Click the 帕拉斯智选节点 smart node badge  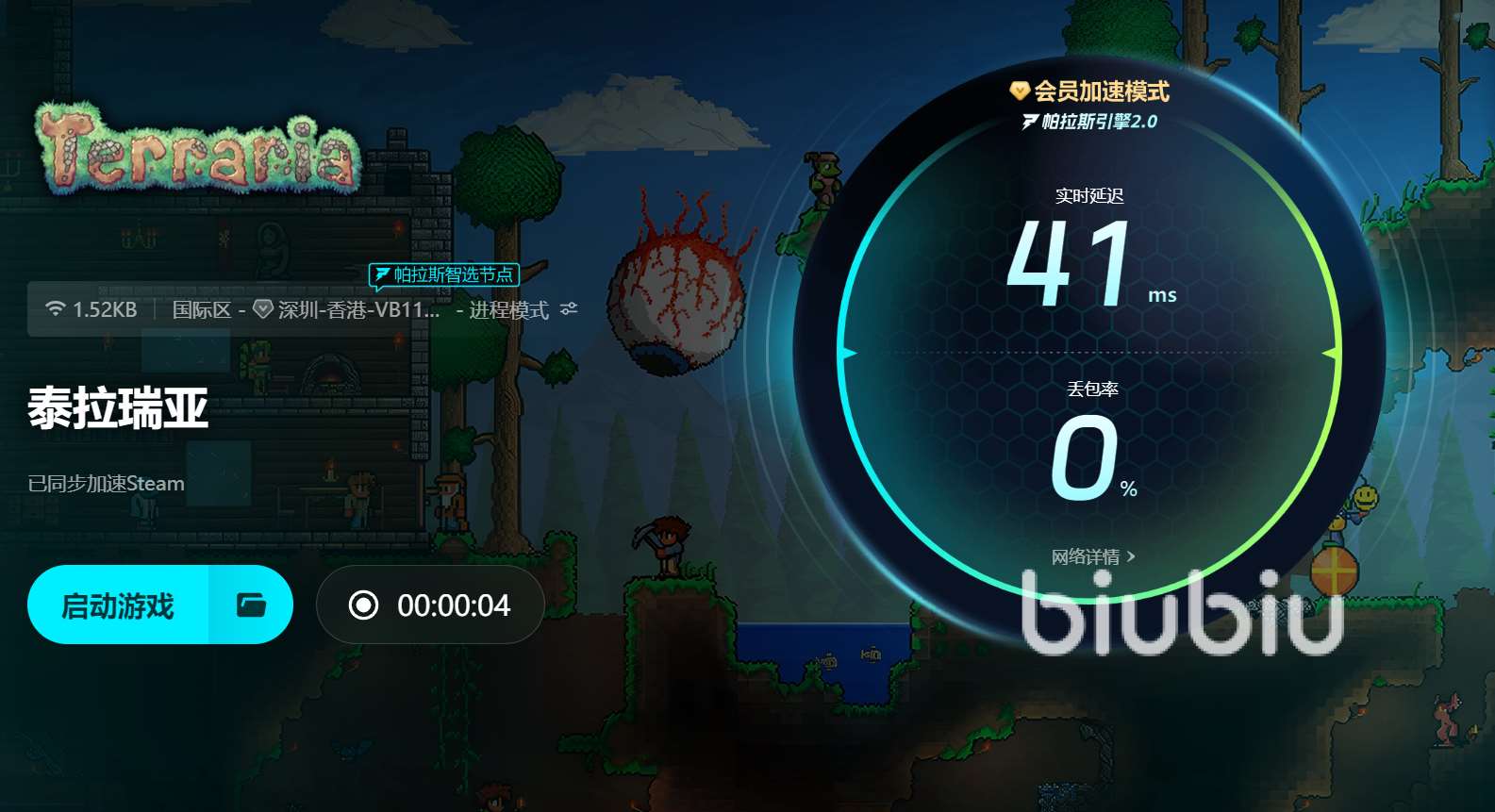point(445,274)
